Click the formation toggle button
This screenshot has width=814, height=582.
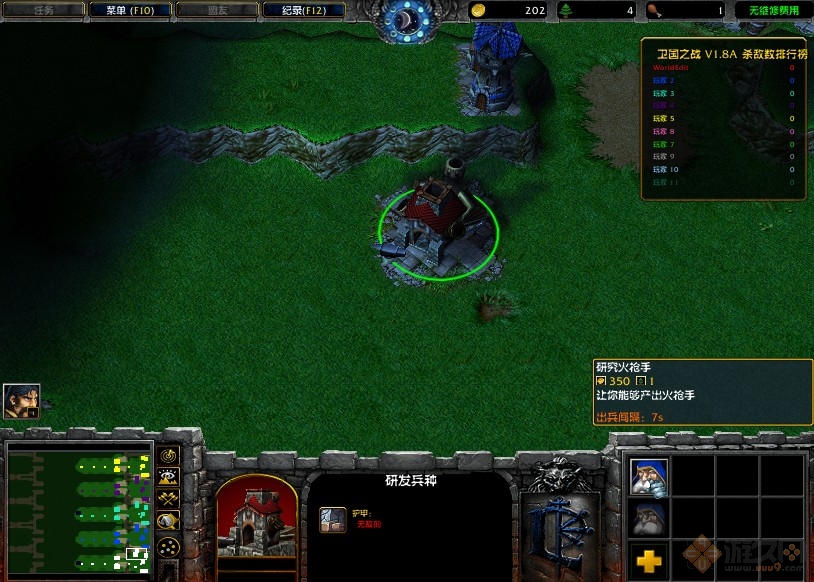pos(168,546)
